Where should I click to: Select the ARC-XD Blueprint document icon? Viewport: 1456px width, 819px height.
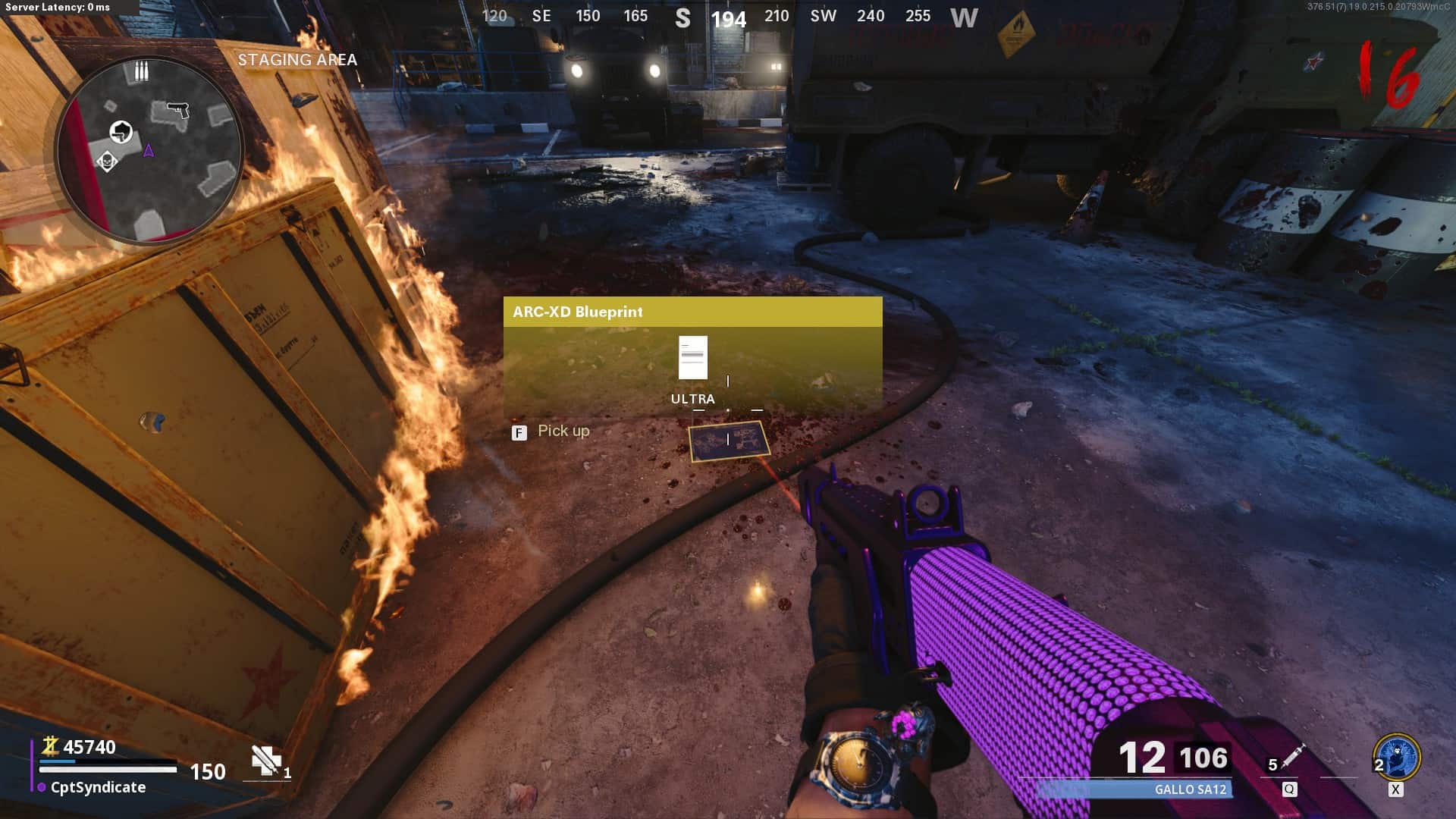click(x=692, y=357)
